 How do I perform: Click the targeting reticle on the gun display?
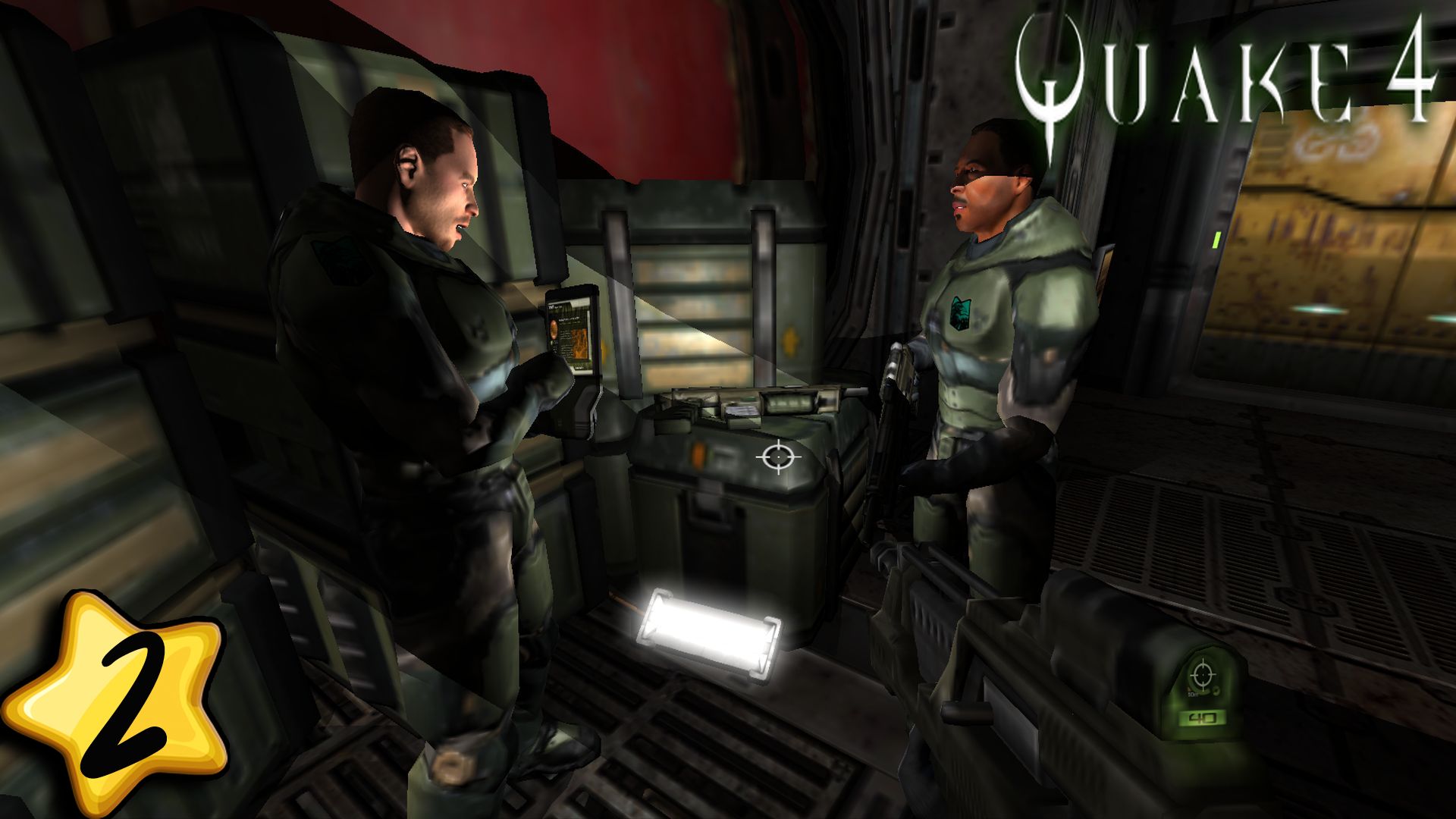tap(1203, 674)
